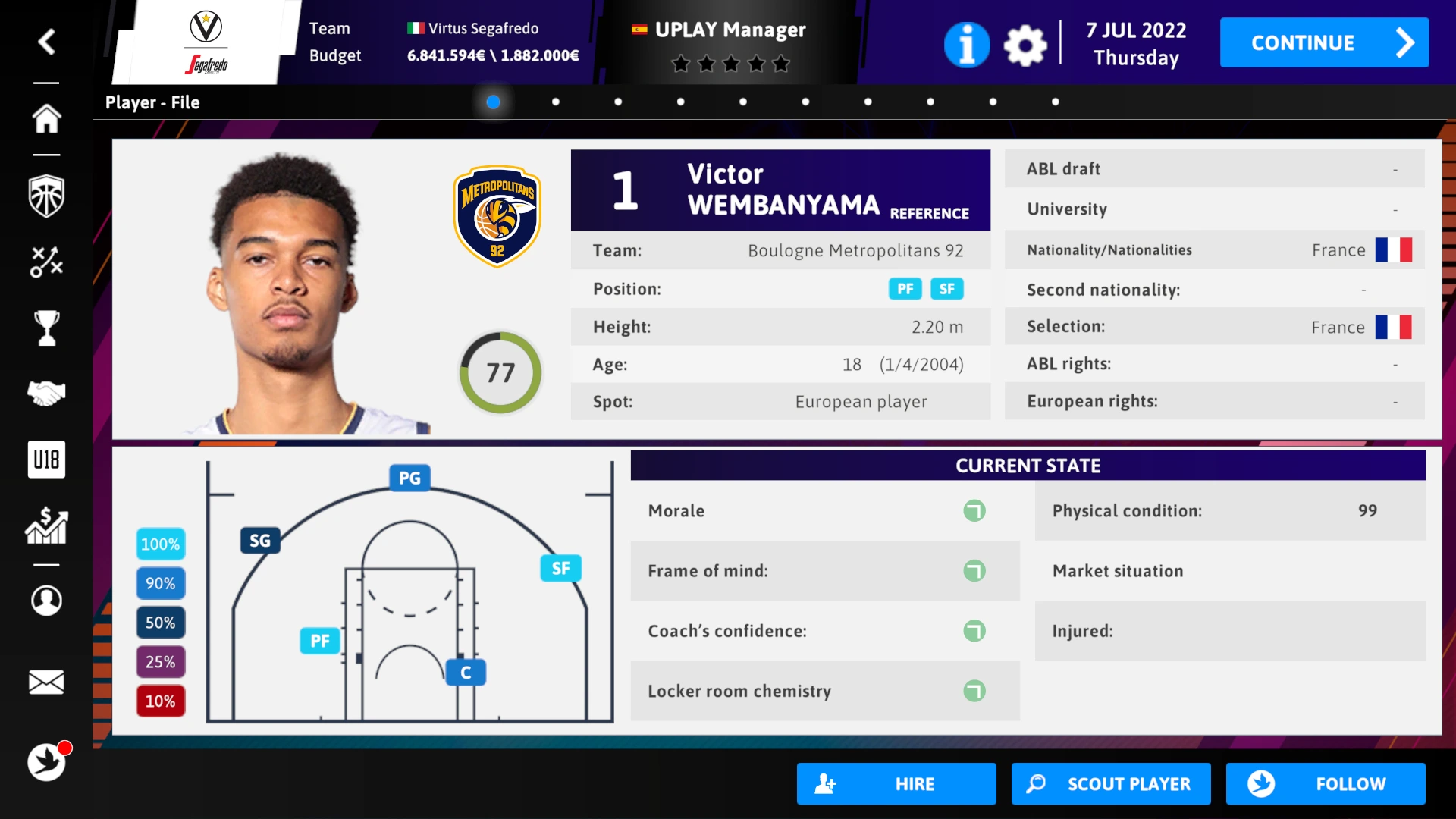This screenshot has width=1456, height=819.
Task: Open the Home screen icon
Action: click(x=47, y=119)
